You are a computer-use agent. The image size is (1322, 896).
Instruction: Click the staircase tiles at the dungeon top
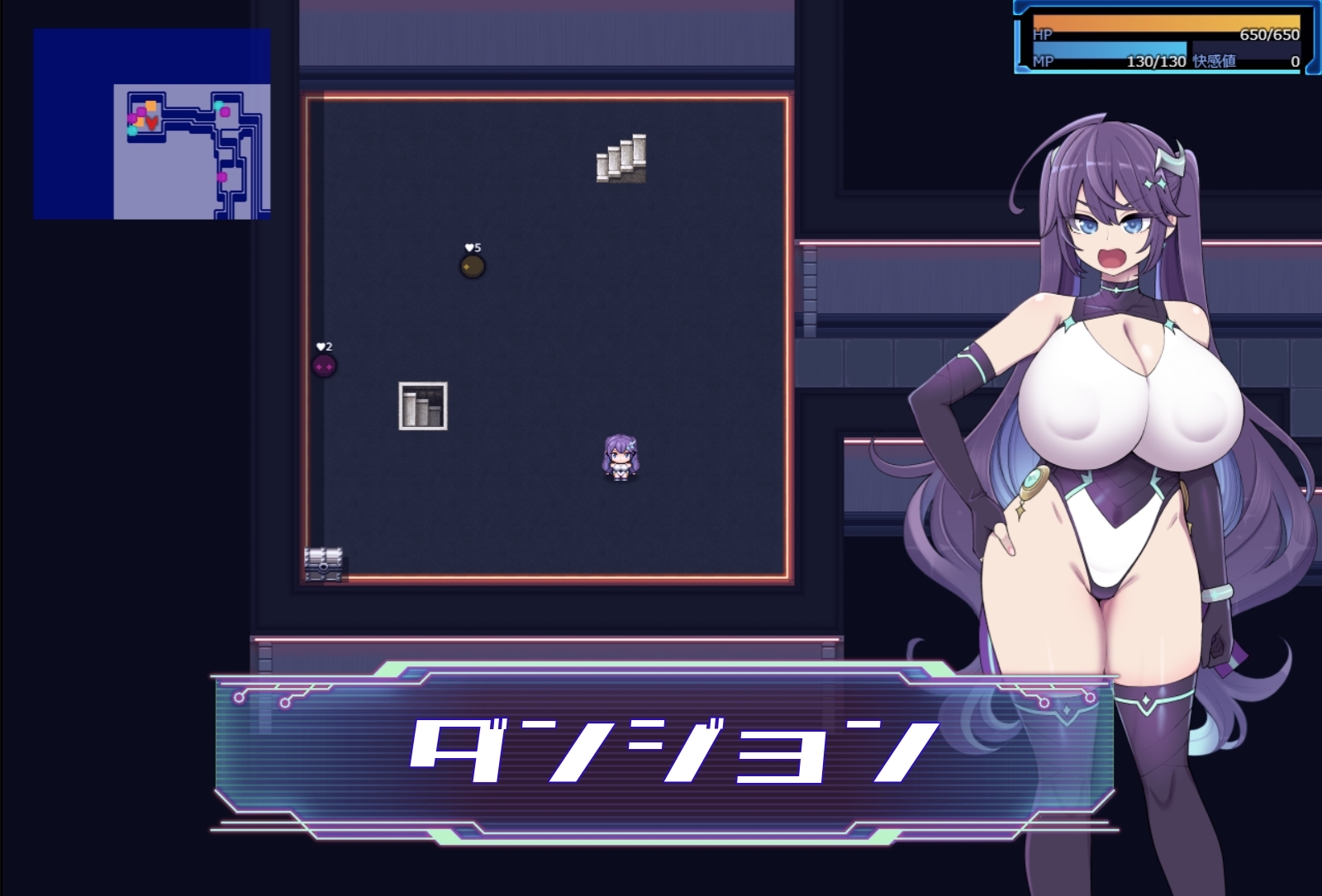point(620,157)
